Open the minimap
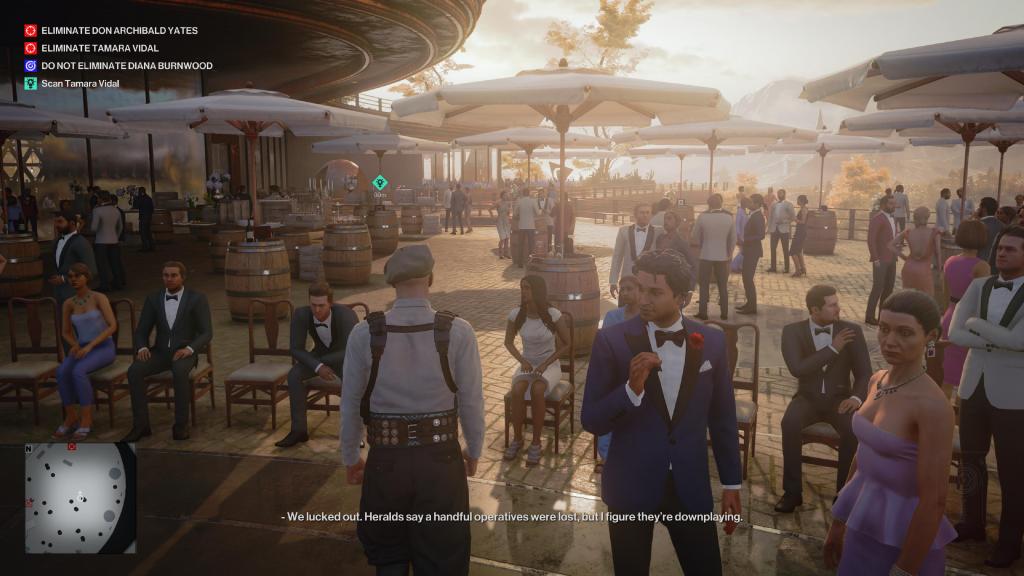 click(80, 497)
